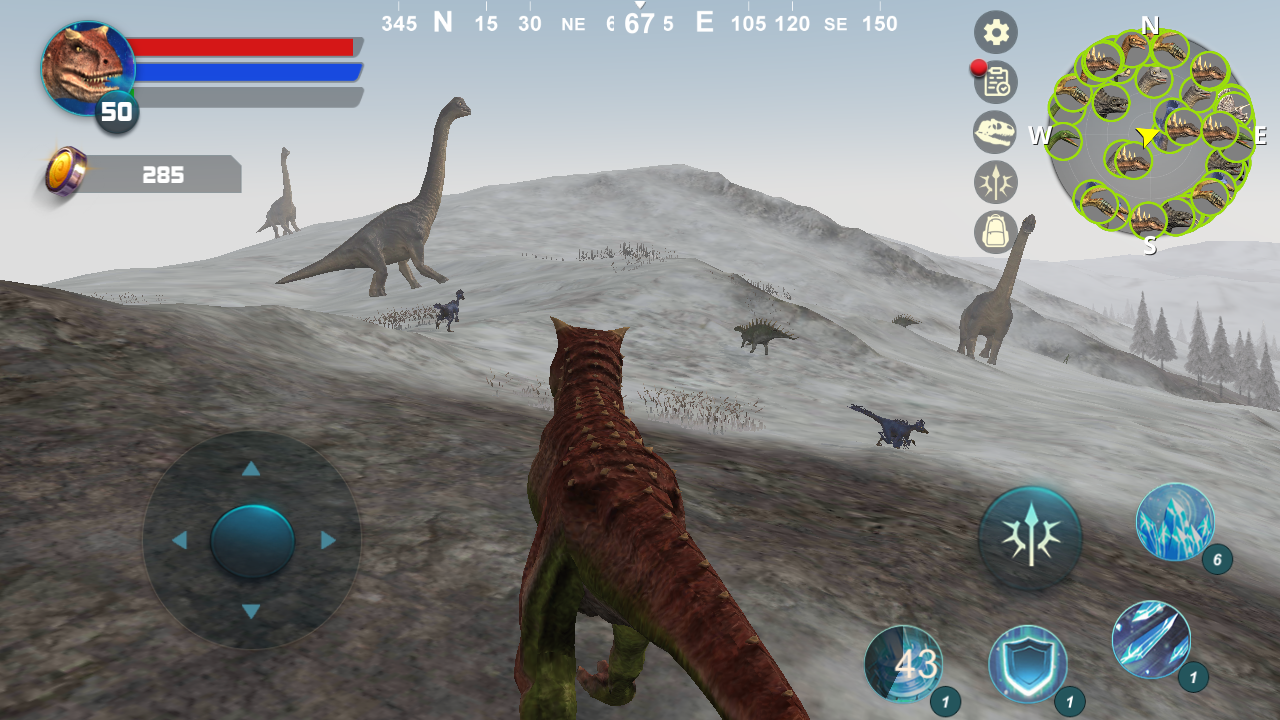The image size is (1280, 720).
Task: Open the backpack inventory
Action: (995, 232)
